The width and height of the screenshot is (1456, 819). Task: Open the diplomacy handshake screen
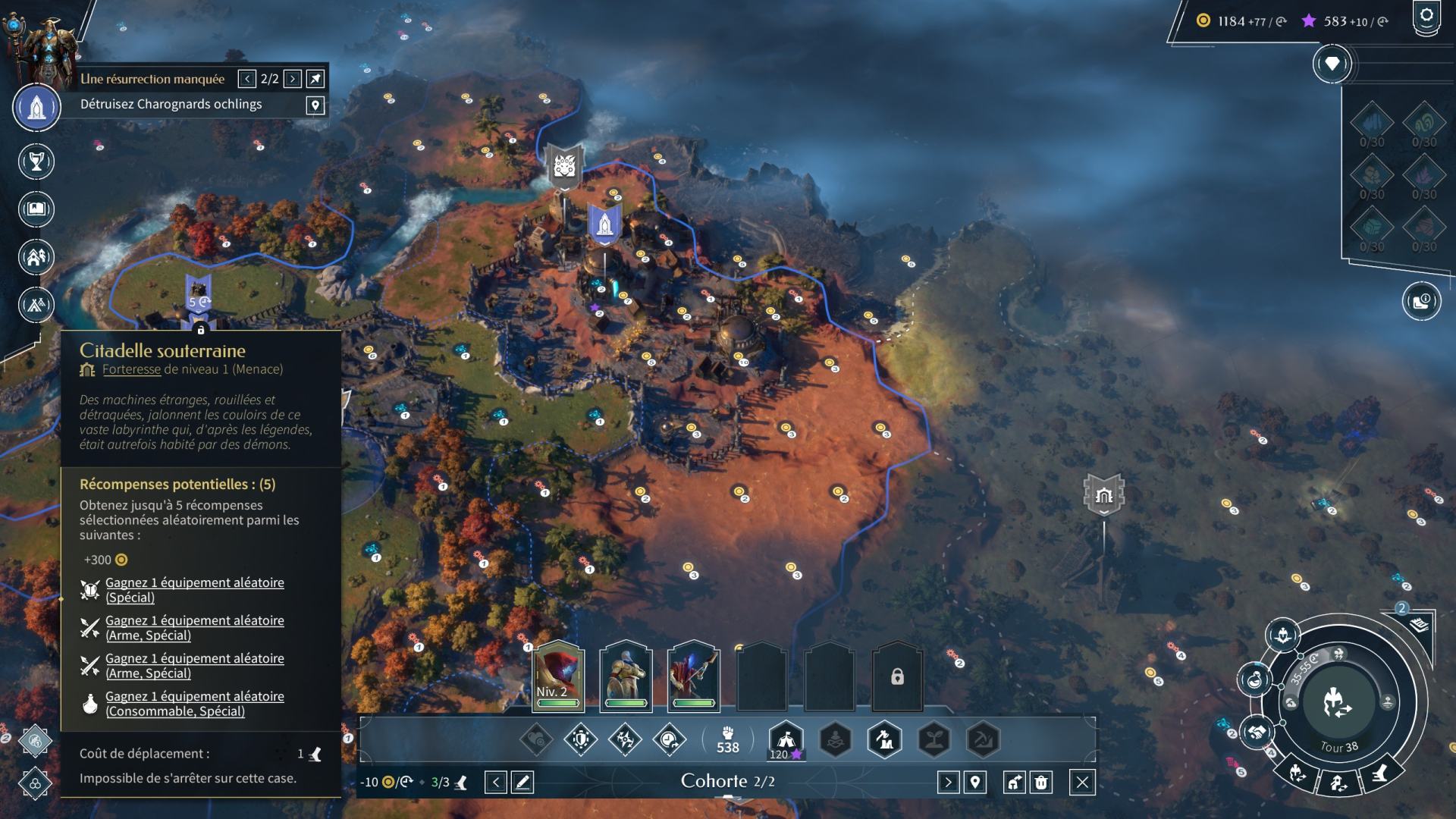click(x=1256, y=733)
